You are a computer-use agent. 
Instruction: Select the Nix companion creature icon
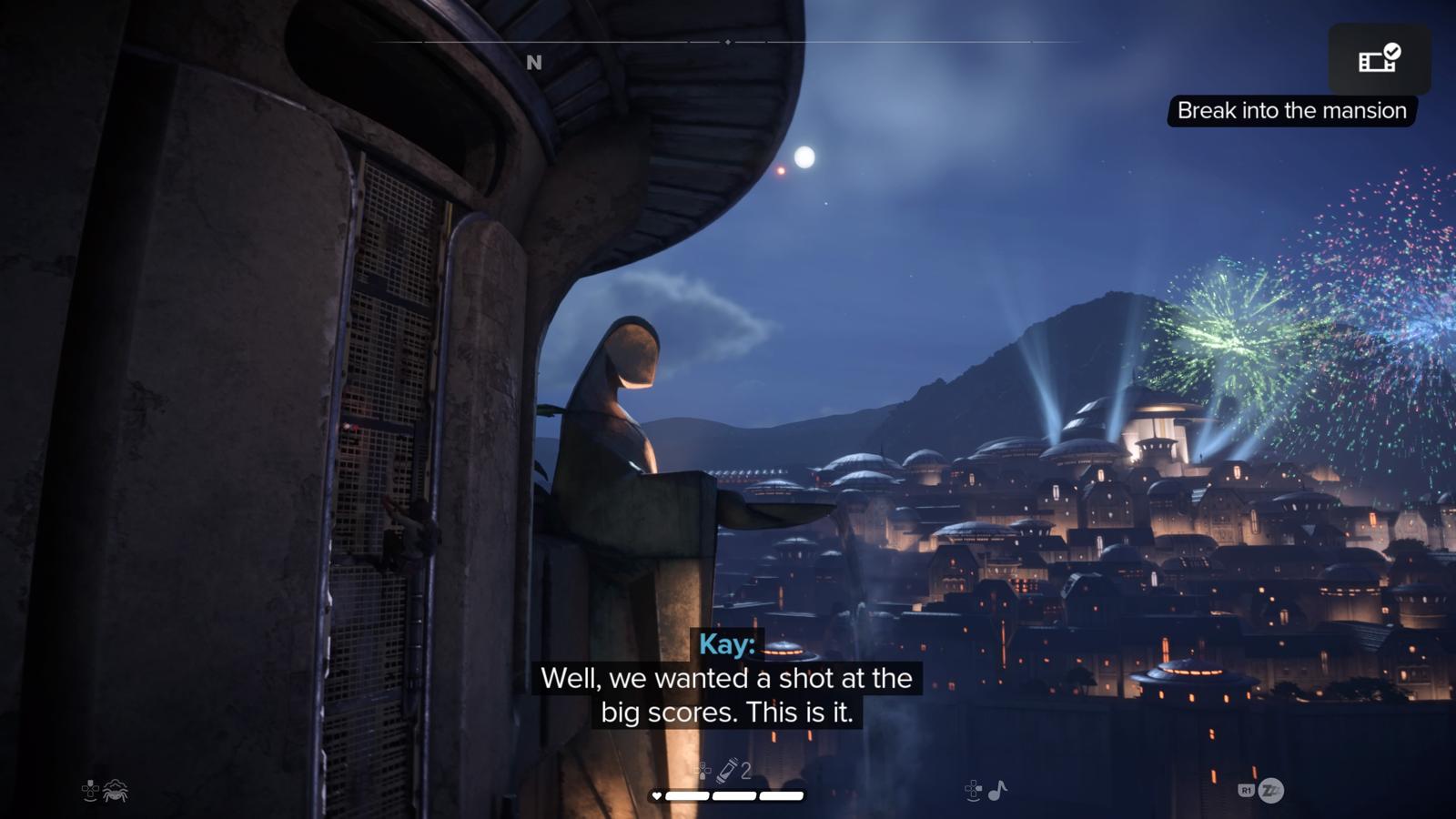pyautogui.click(x=116, y=791)
